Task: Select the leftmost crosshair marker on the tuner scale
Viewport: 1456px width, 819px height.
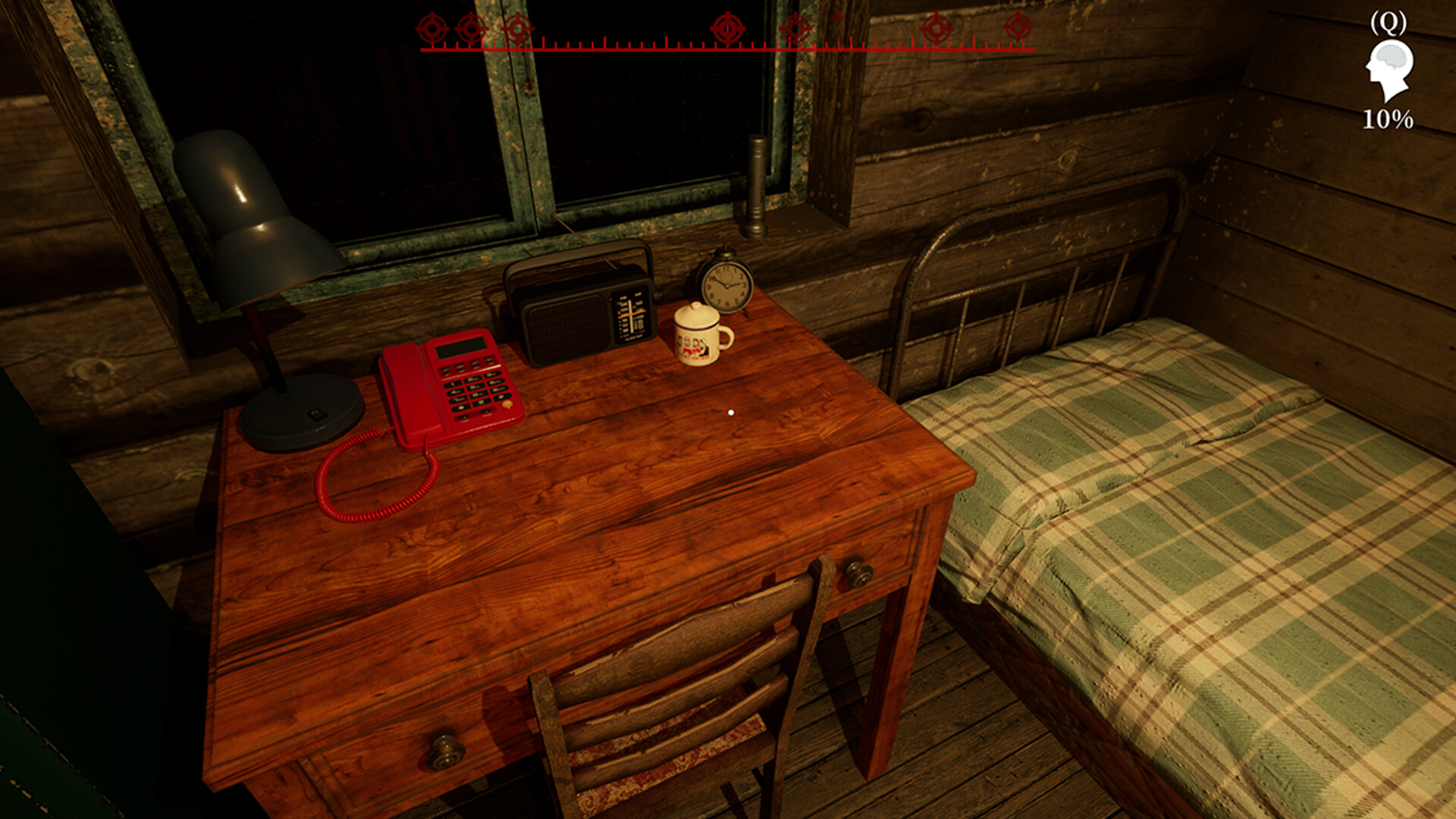Action: point(432,29)
